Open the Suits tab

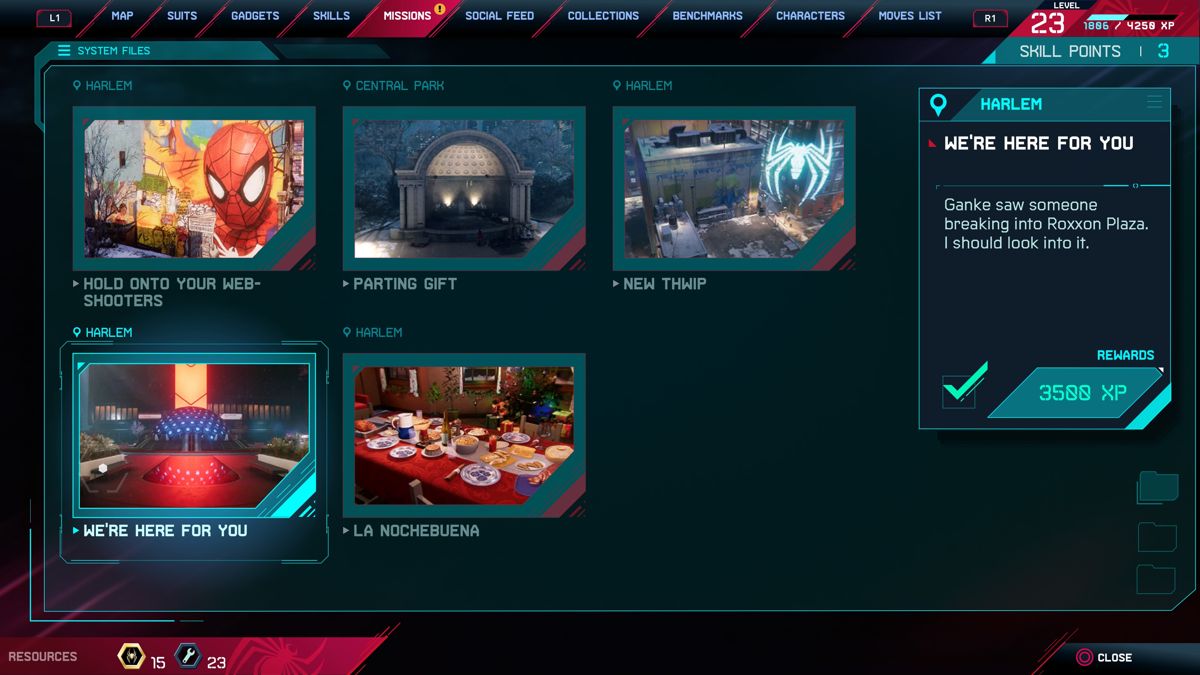pos(182,16)
